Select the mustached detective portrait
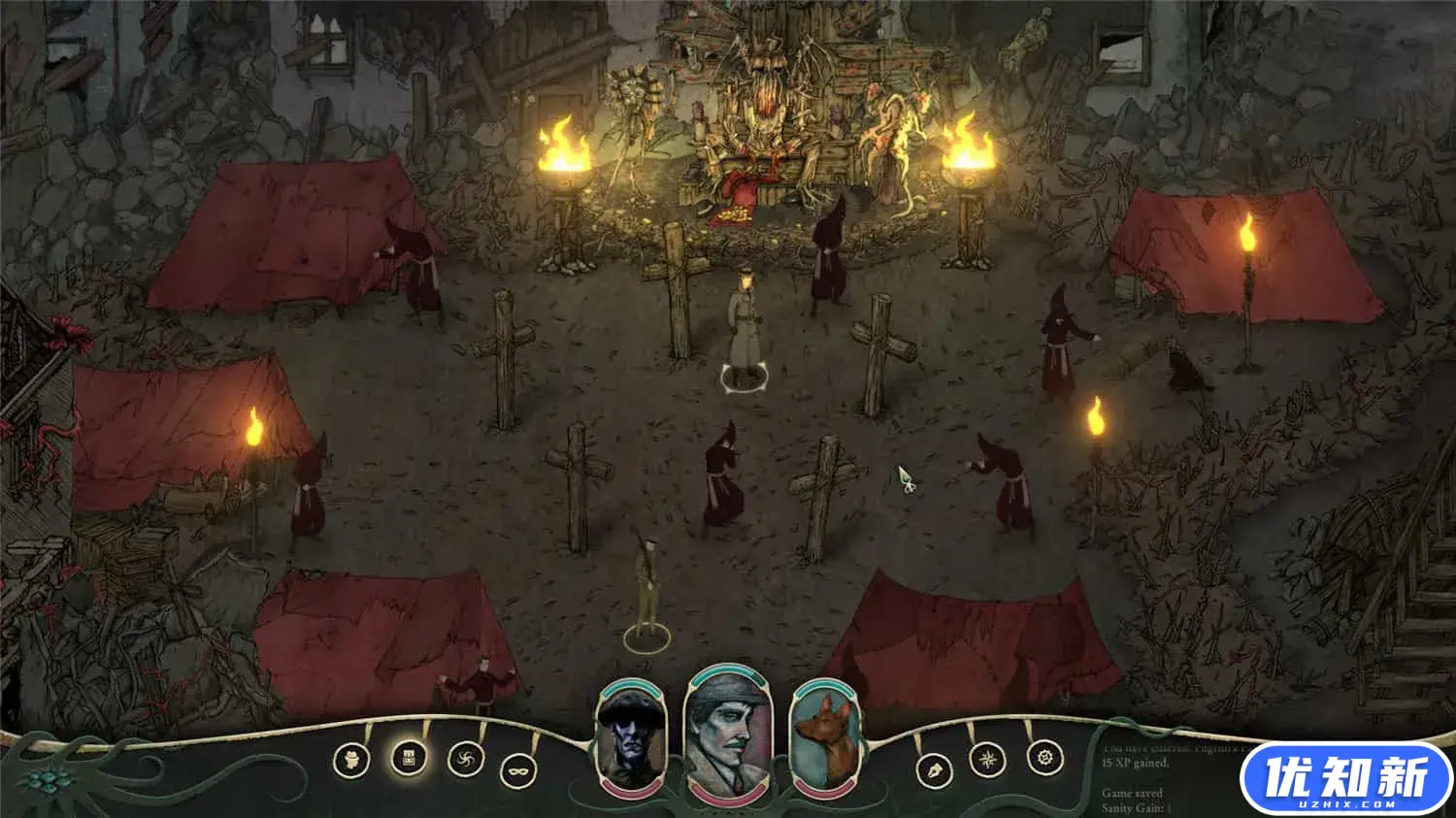 tap(728, 735)
